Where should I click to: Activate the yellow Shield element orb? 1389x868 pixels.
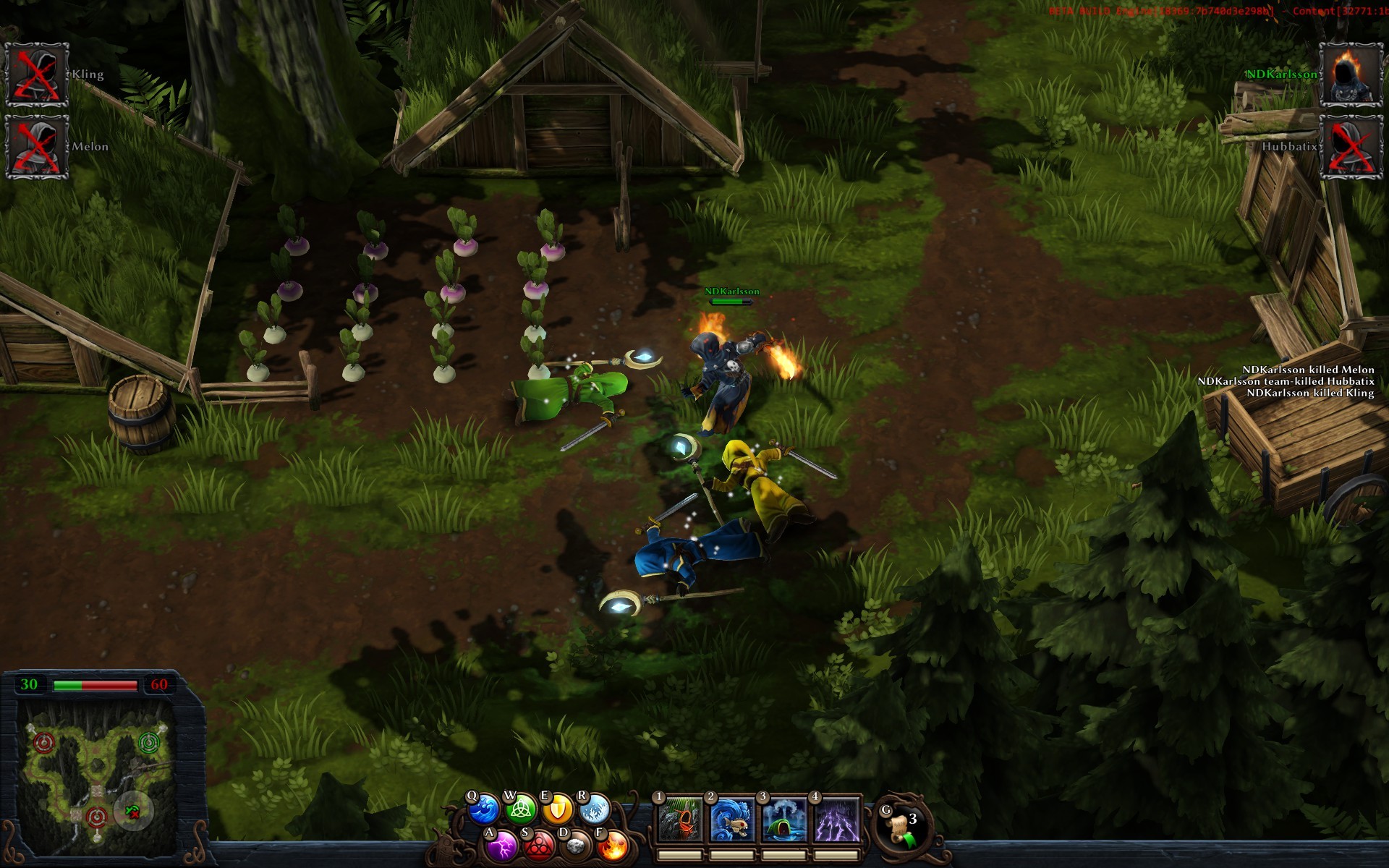point(557,809)
